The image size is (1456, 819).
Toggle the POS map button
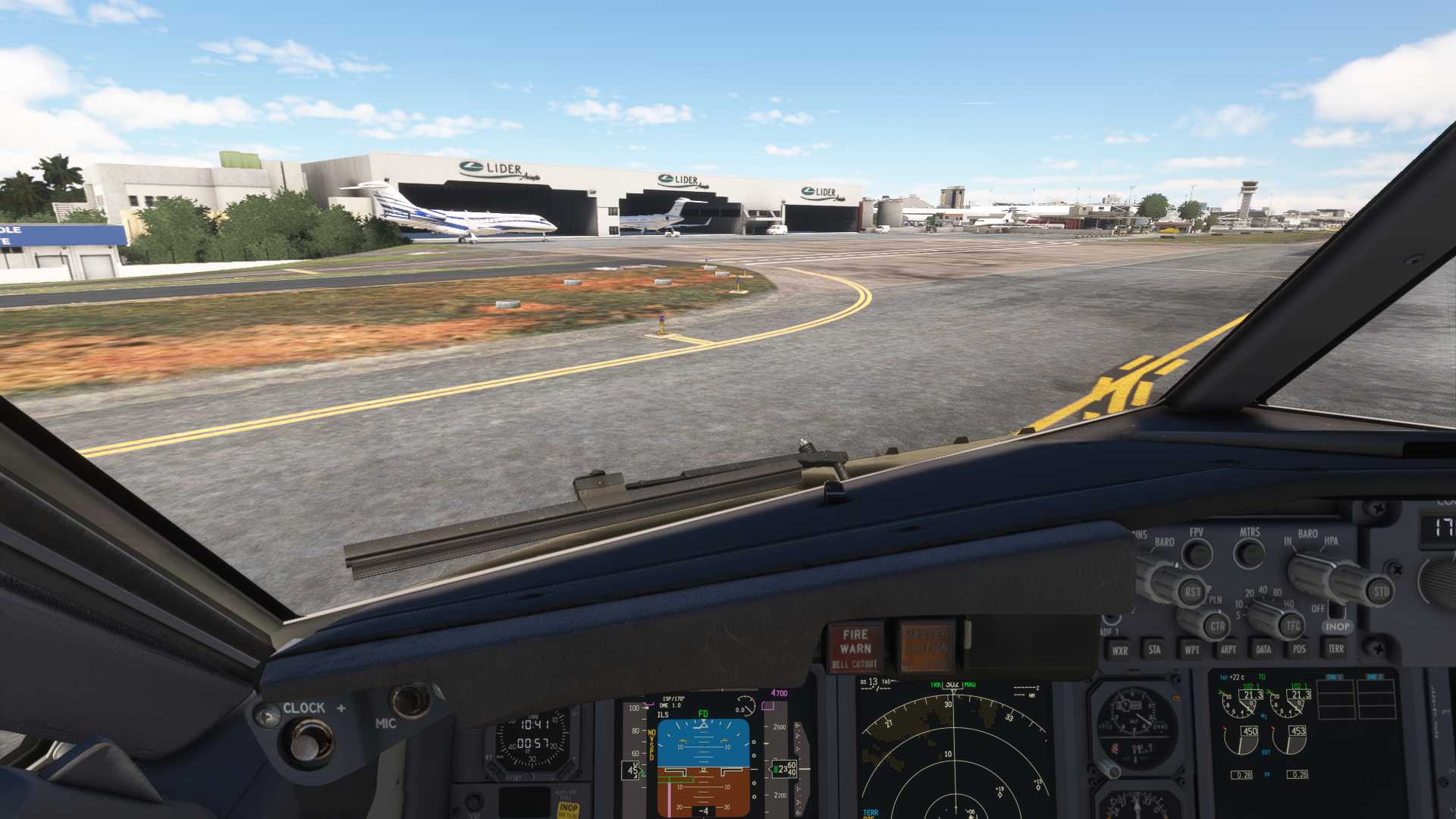1299,648
